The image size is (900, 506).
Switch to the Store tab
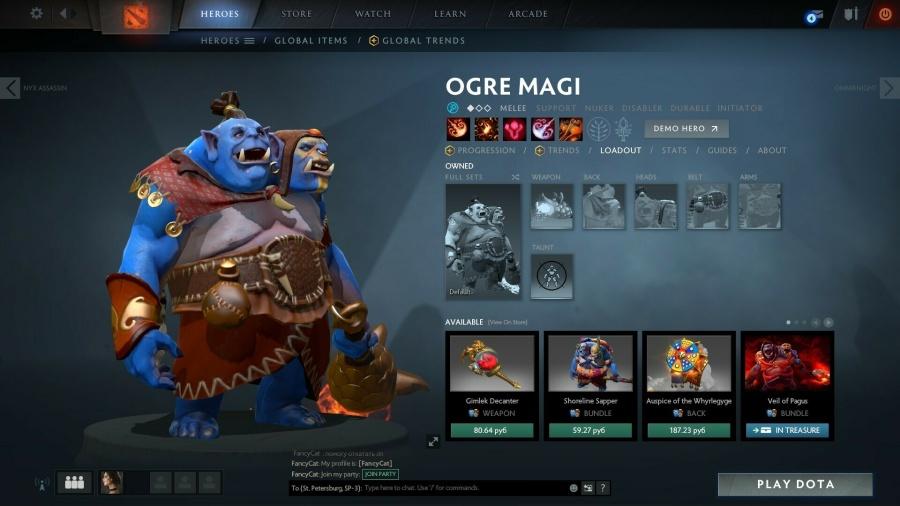pyautogui.click(x=297, y=14)
